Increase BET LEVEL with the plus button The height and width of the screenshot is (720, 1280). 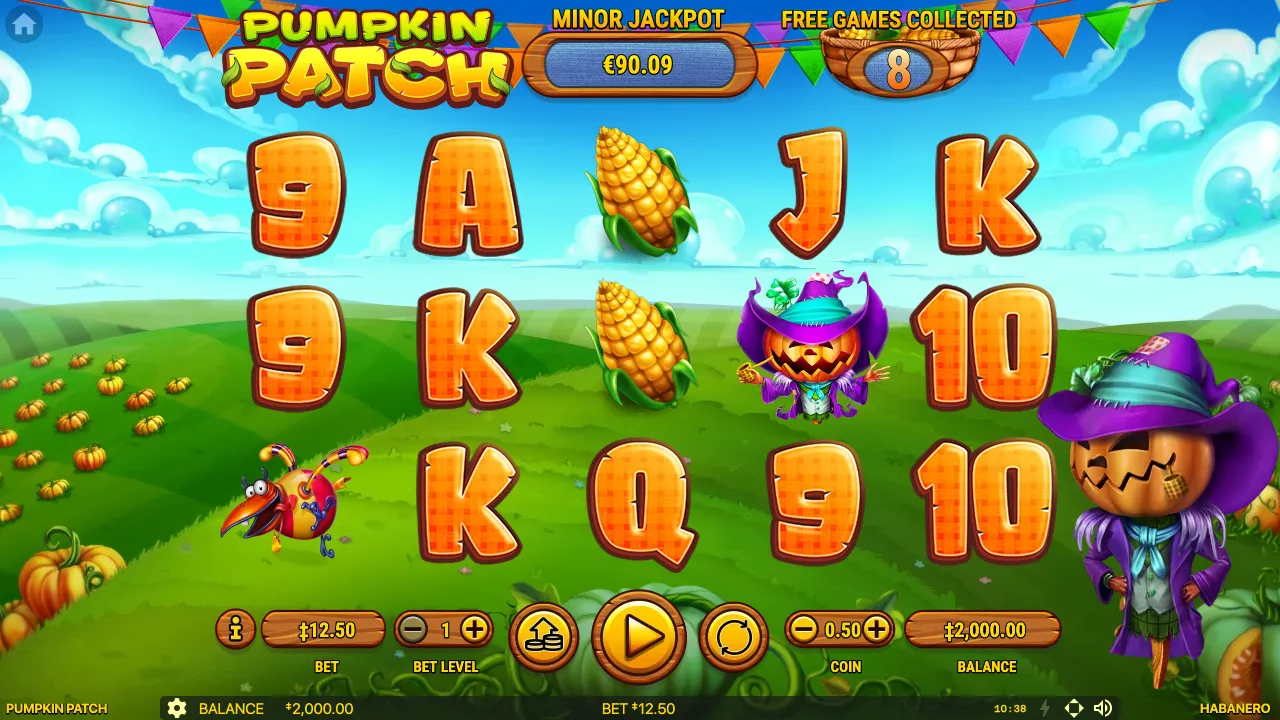point(475,630)
